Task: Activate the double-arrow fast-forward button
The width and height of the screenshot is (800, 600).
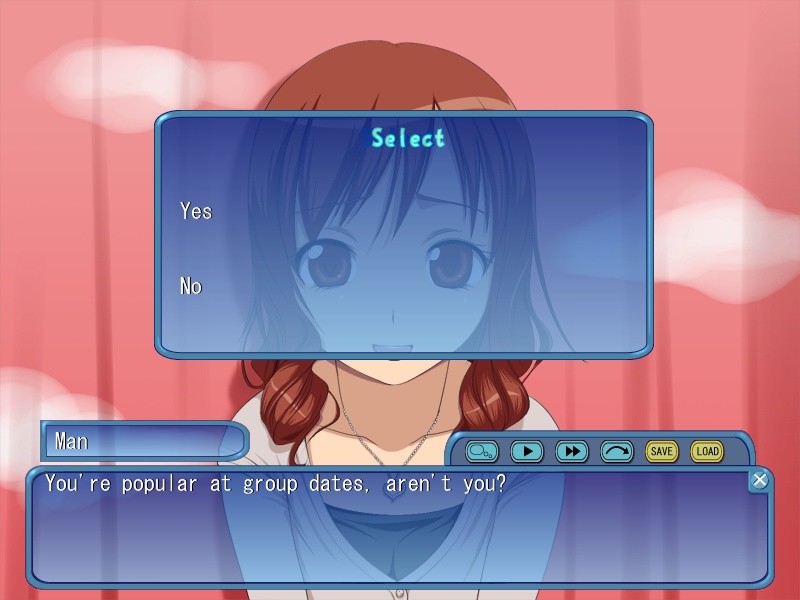Action: [571, 451]
